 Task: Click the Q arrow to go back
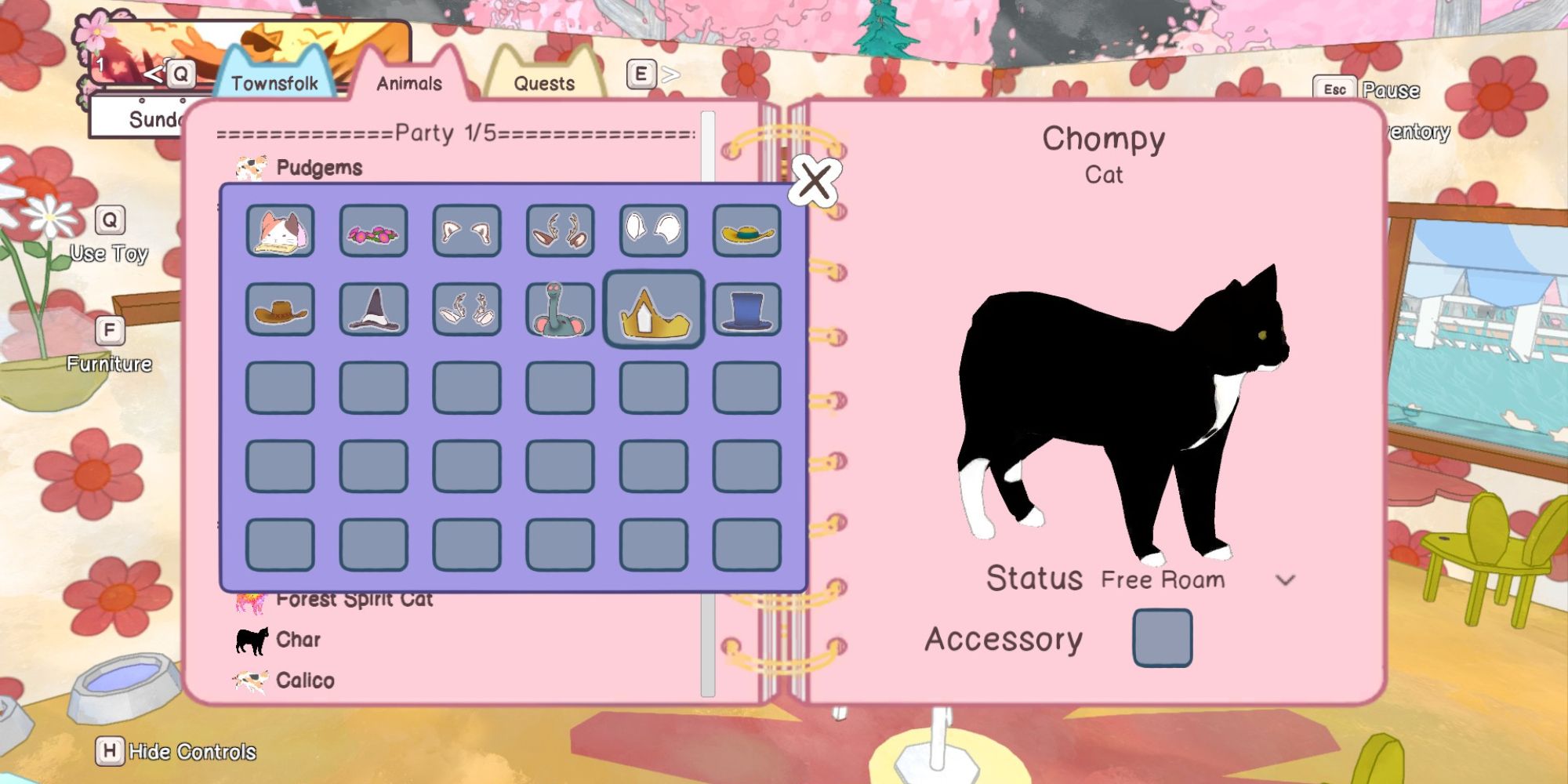pyautogui.click(x=154, y=74)
